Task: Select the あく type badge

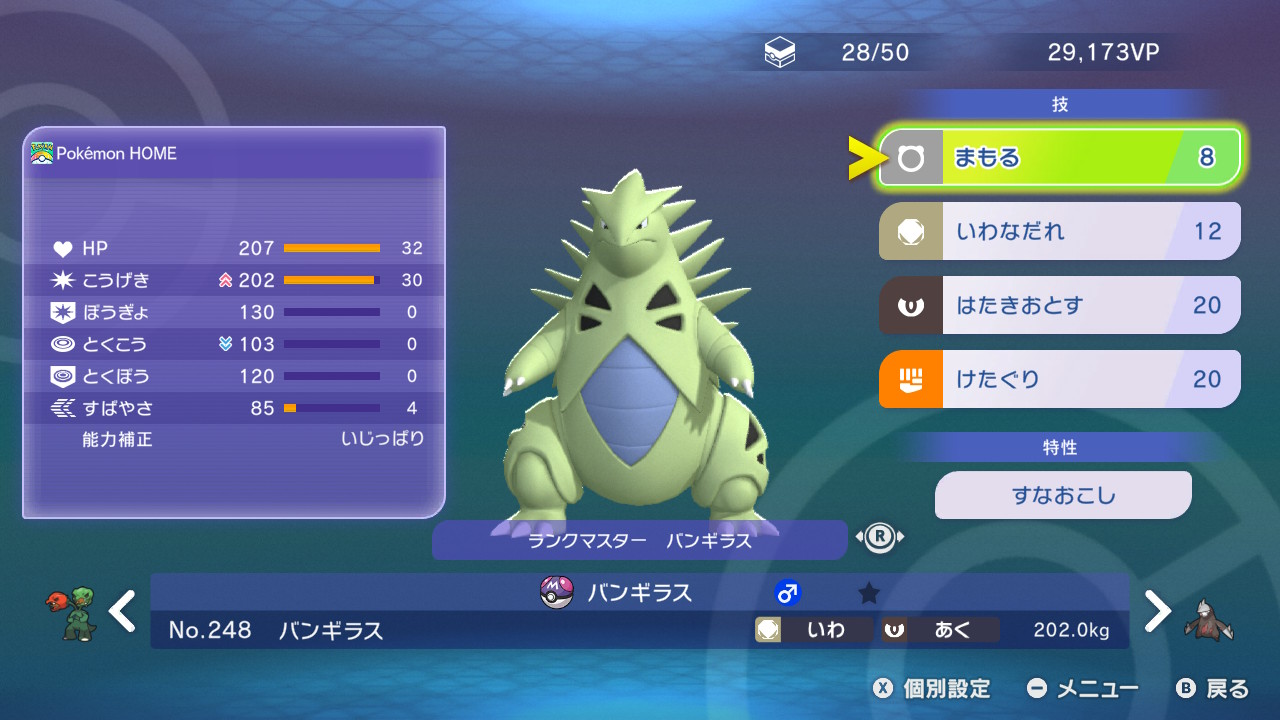Action: pos(940,630)
